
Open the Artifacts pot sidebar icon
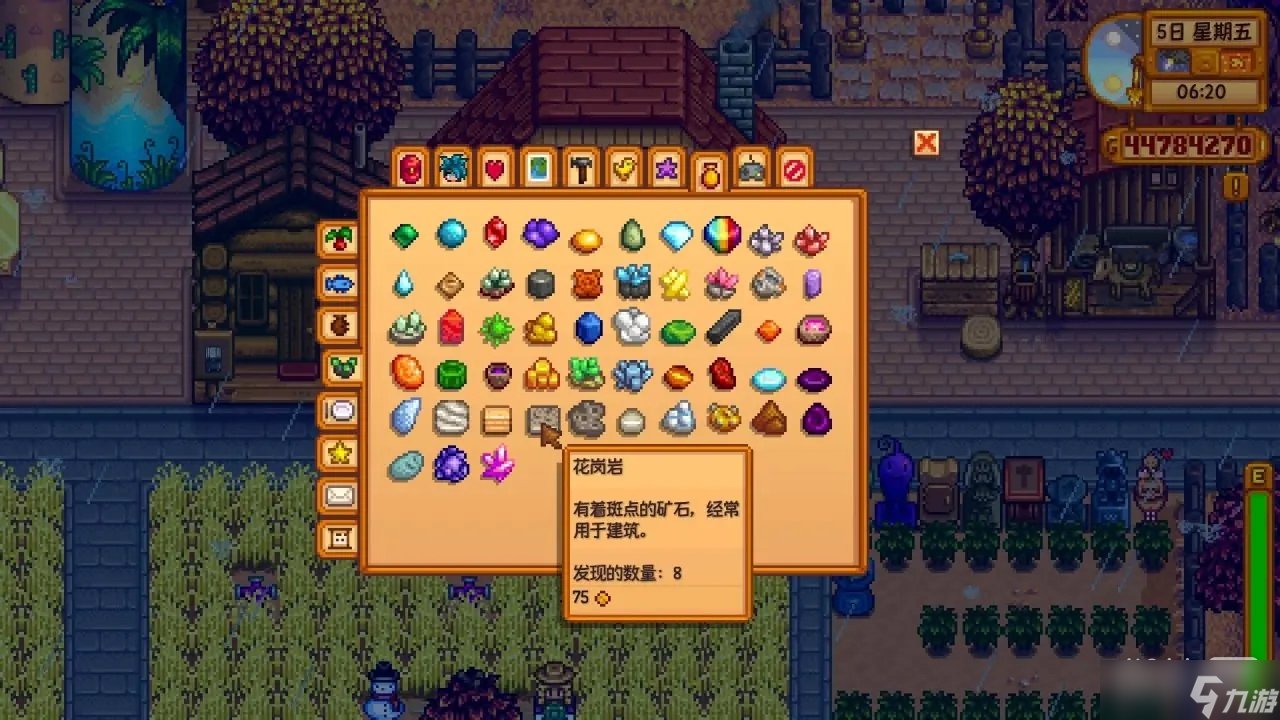coord(339,327)
